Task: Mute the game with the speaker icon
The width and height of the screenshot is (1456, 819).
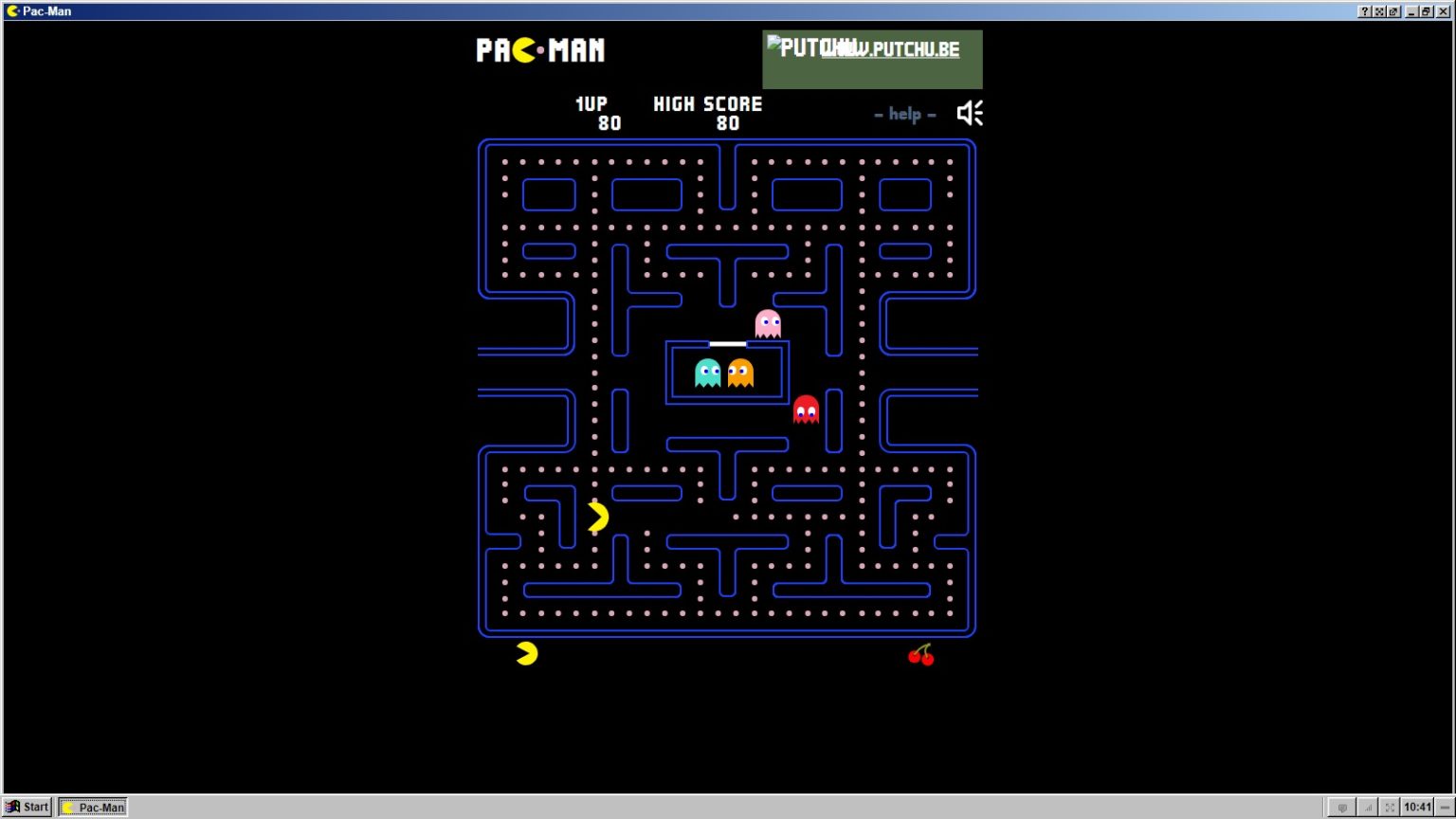Action: [970, 112]
